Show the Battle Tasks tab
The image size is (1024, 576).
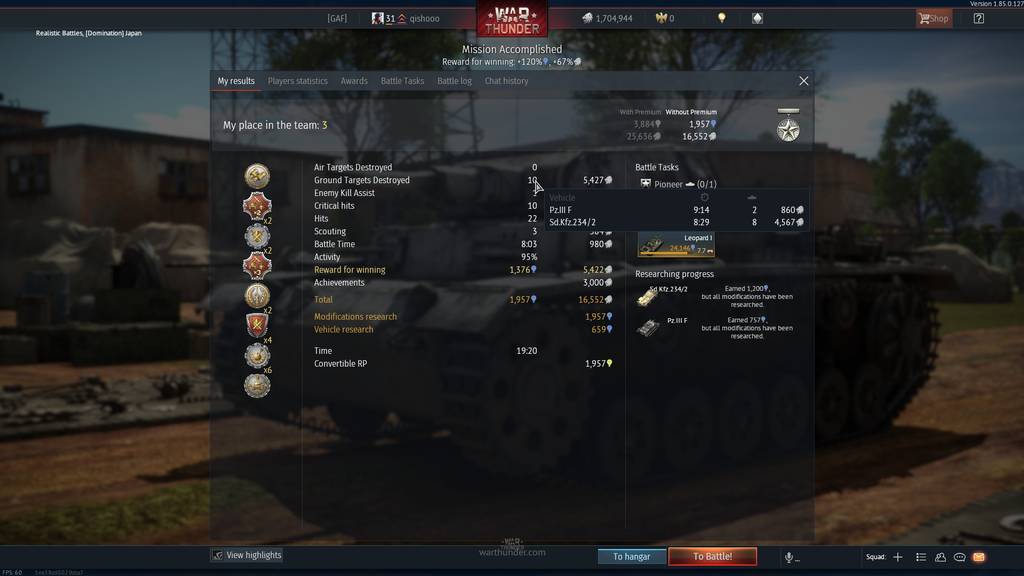click(402, 81)
